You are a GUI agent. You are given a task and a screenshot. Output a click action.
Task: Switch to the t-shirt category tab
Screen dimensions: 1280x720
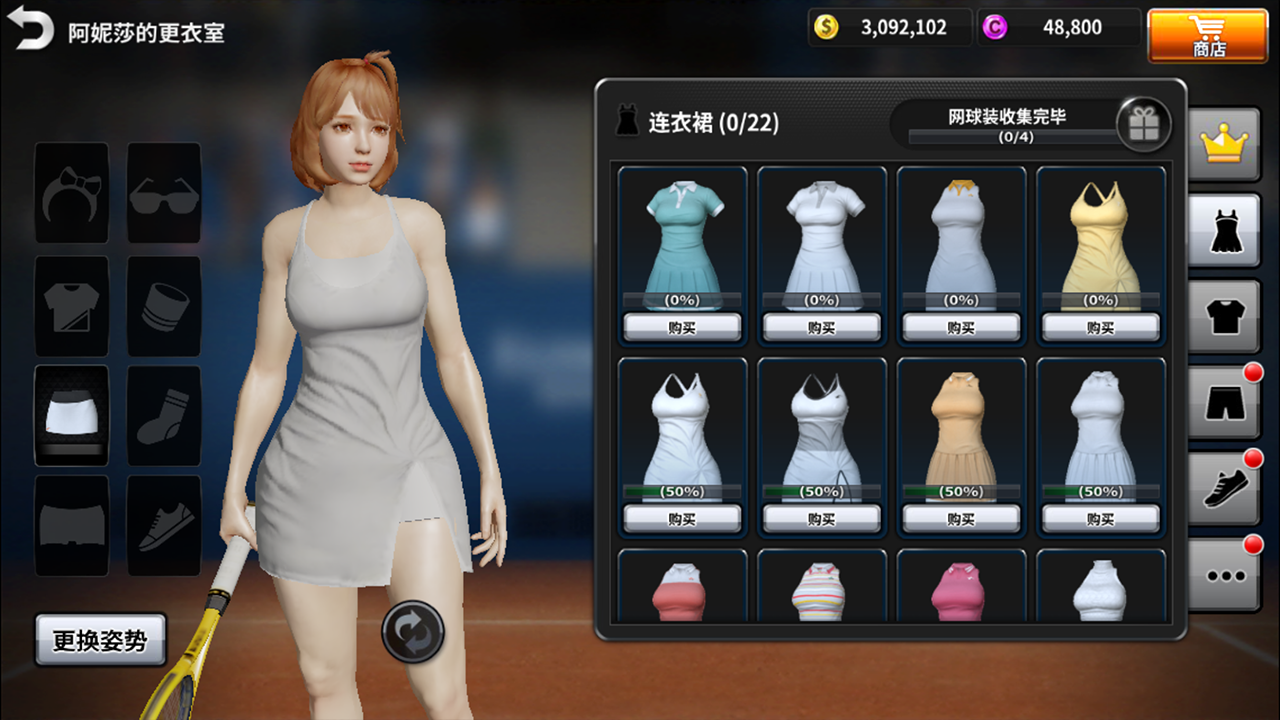click(1223, 318)
